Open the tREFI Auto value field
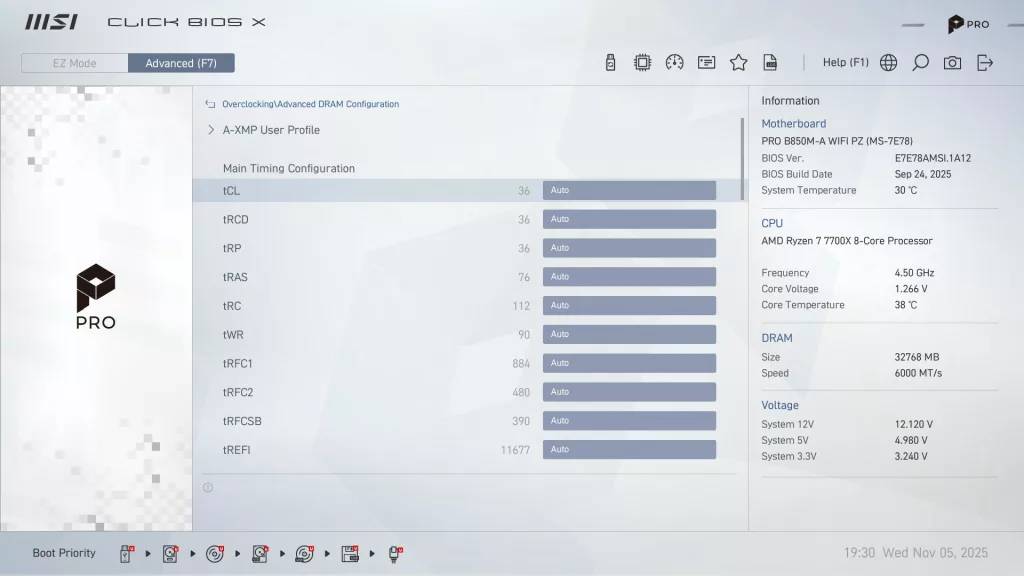The height and width of the screenshot is (576, 1024). 629,450
